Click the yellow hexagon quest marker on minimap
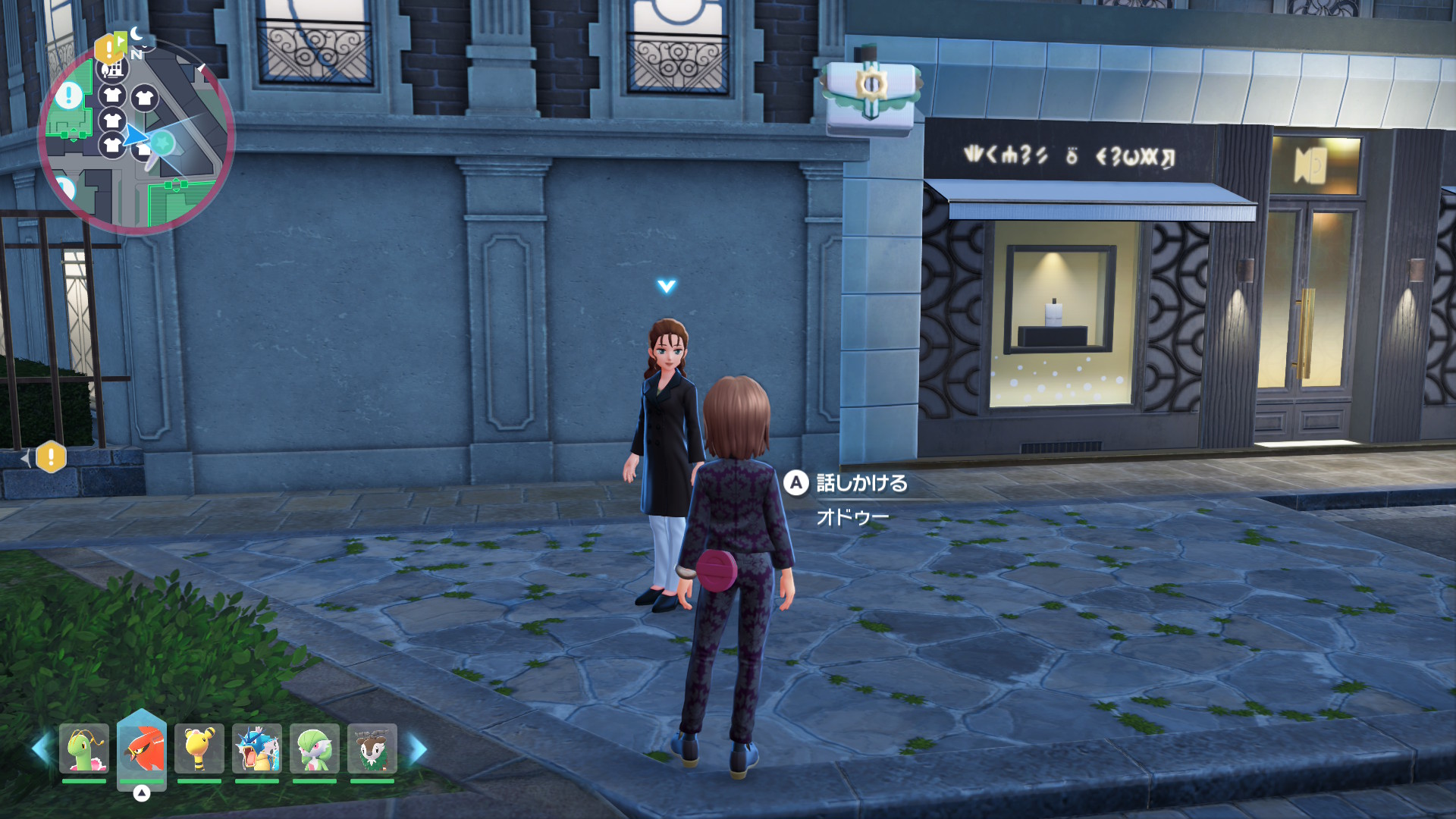The image size is (1456, 819). pyautogui.click(x=107, y=51)
